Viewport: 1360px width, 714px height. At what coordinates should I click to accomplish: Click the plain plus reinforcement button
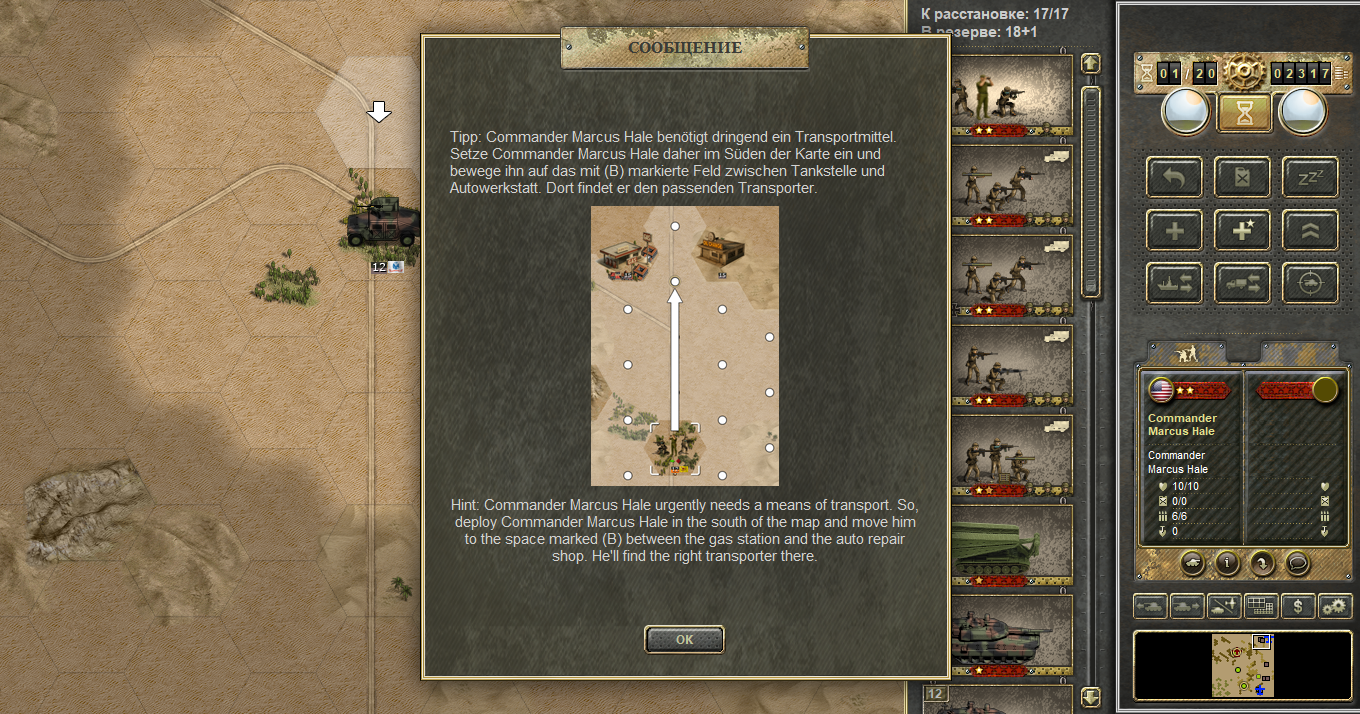[1175, 231]
